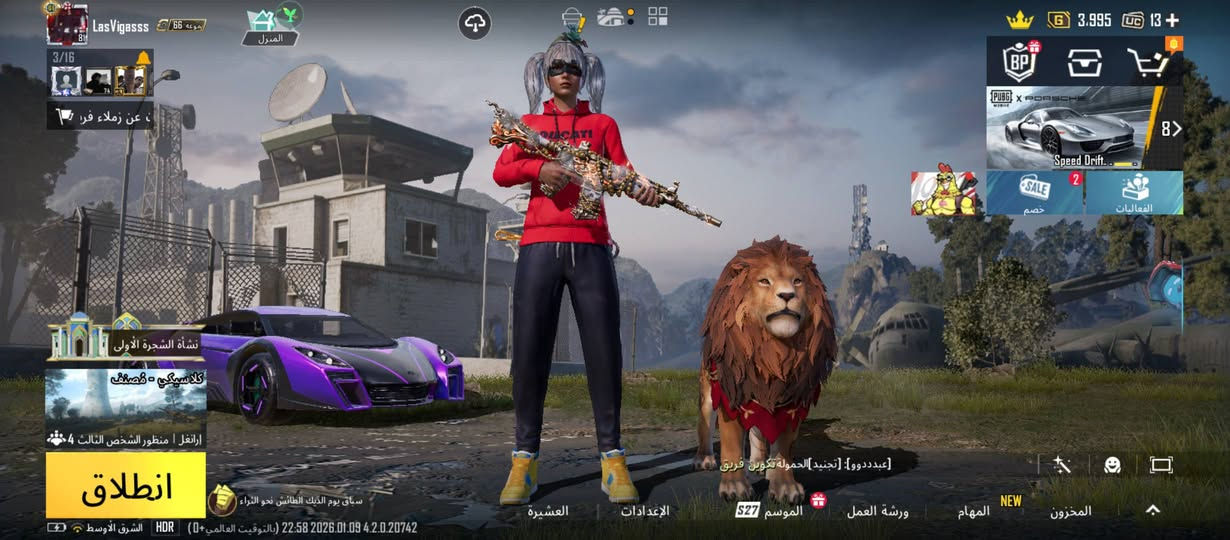1230x540 pixels.
Task: Open the BP rewards icon
Action: [1020, 62]
